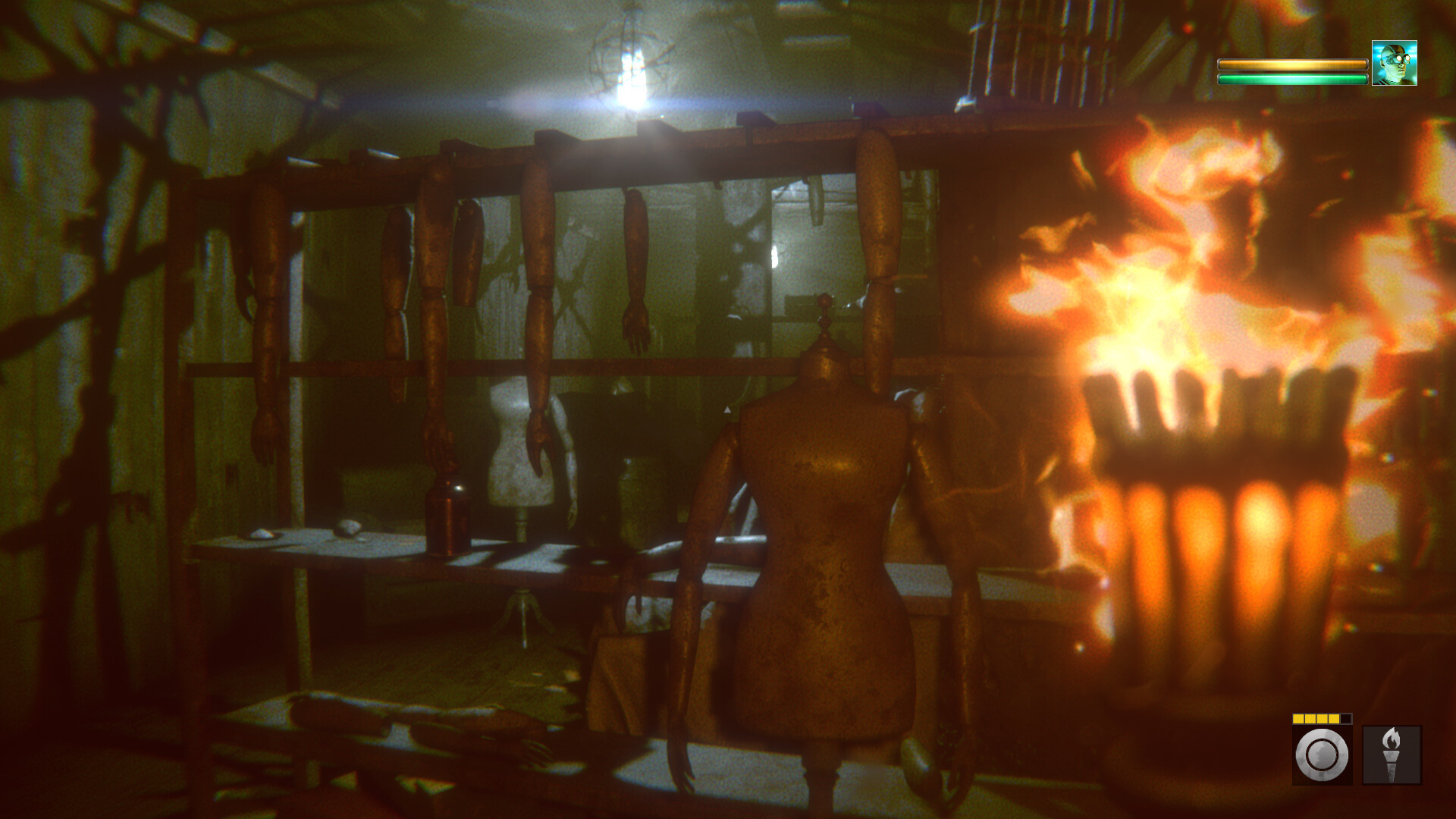Click the fourth filled charge square
This screenshot has width=1456, height=819.
(1334, 718)
